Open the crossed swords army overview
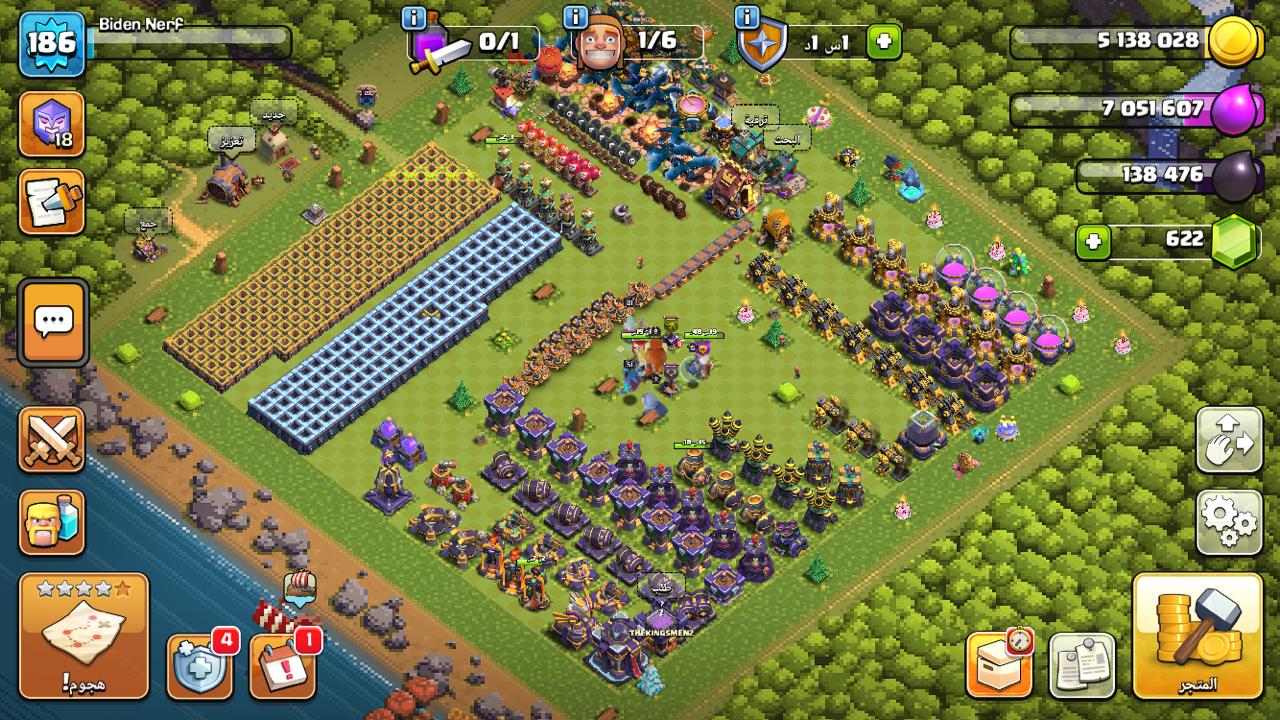The width and height of the screenshot is (1280, 720). (x=51, y=439)
